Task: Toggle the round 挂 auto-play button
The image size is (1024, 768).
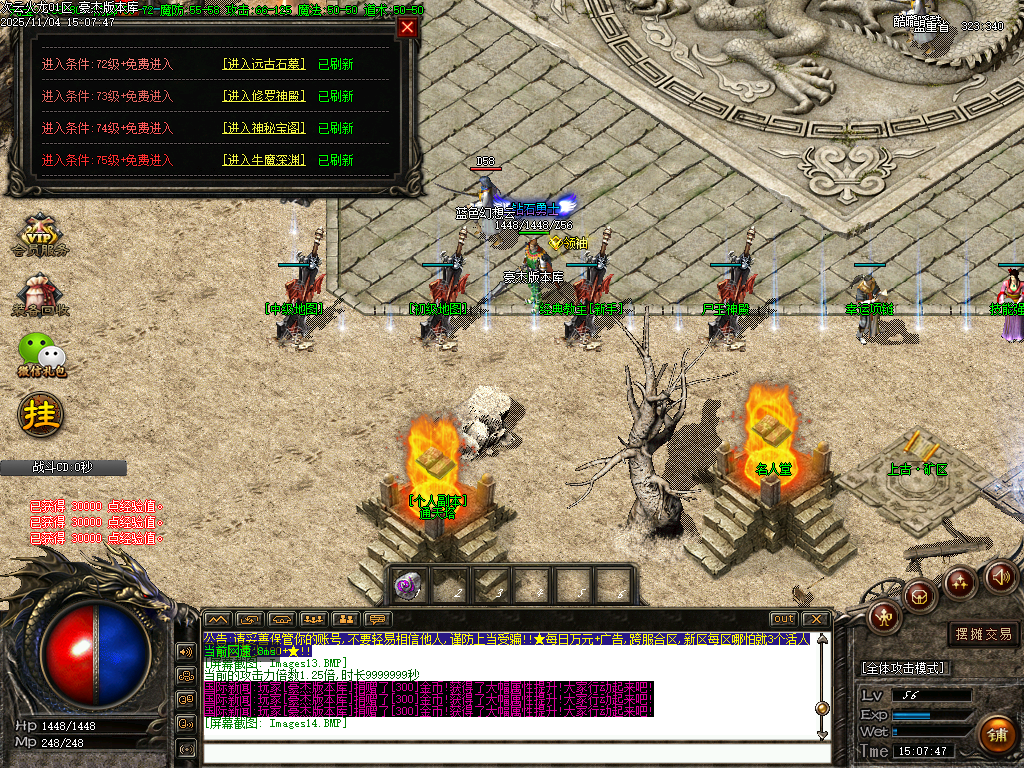Action: pyautogui.click(x=41, y=414)
